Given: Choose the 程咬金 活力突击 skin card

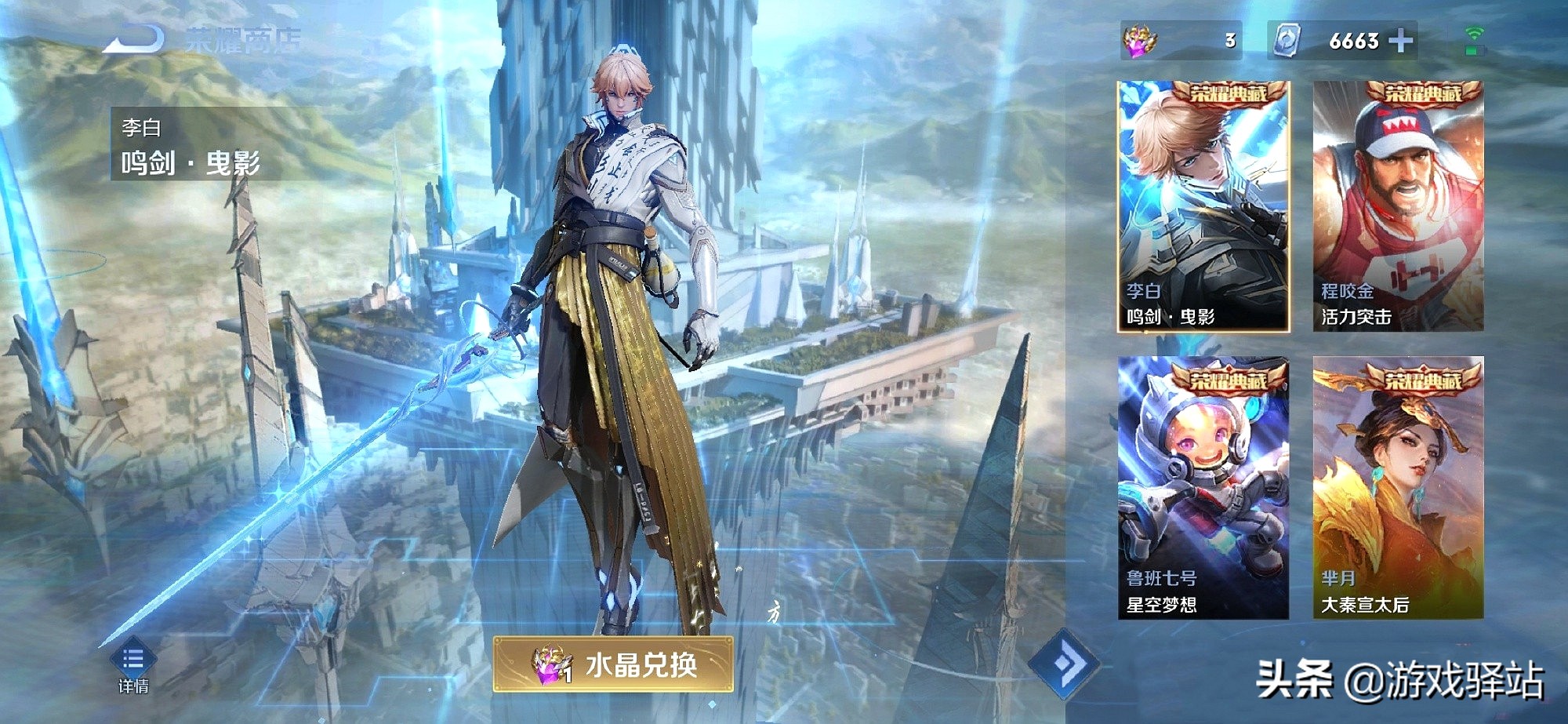Looking at the screenshot, I should coord(1398,206).
